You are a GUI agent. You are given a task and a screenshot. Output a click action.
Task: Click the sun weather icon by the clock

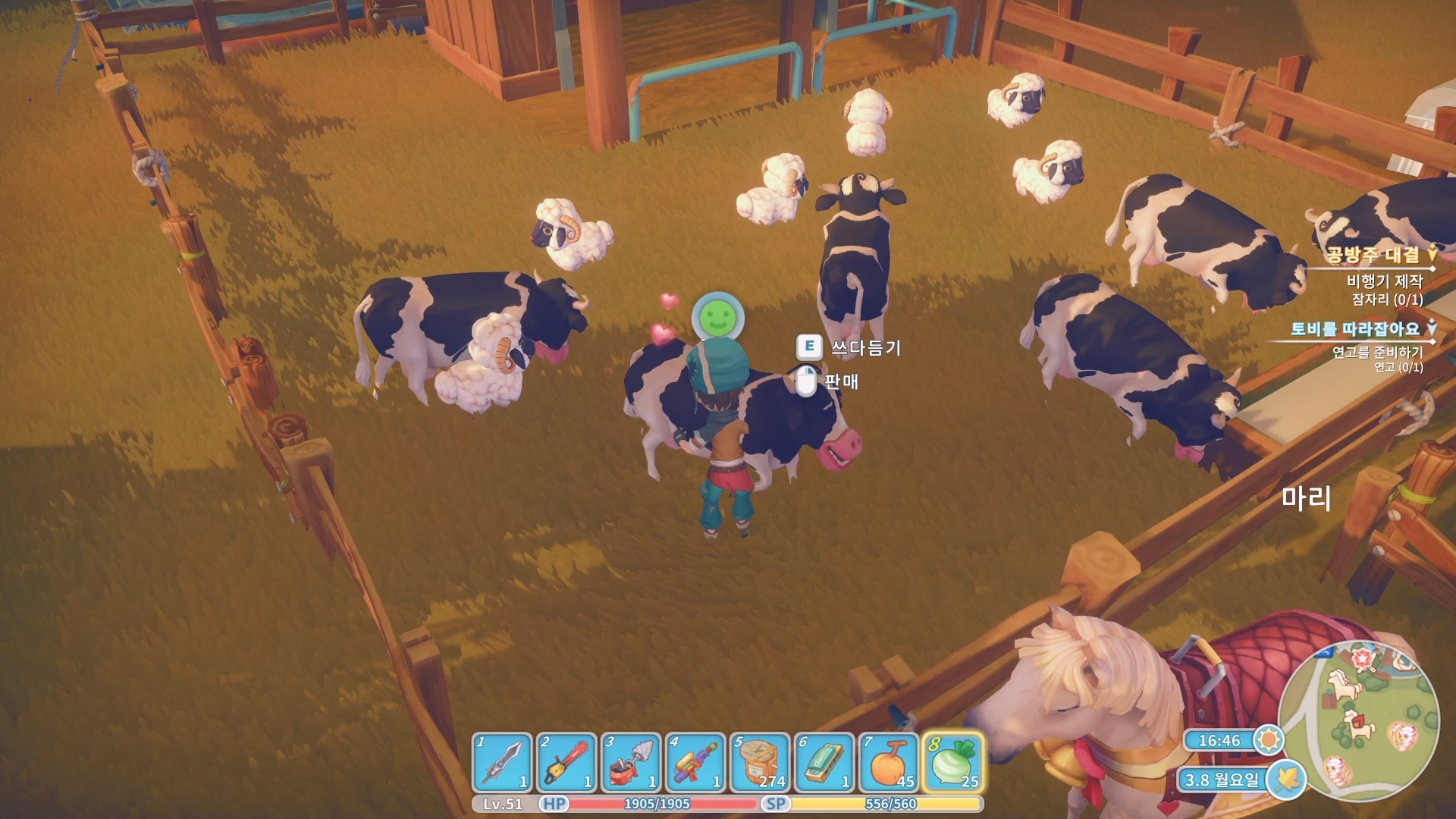pos(1268,739)
